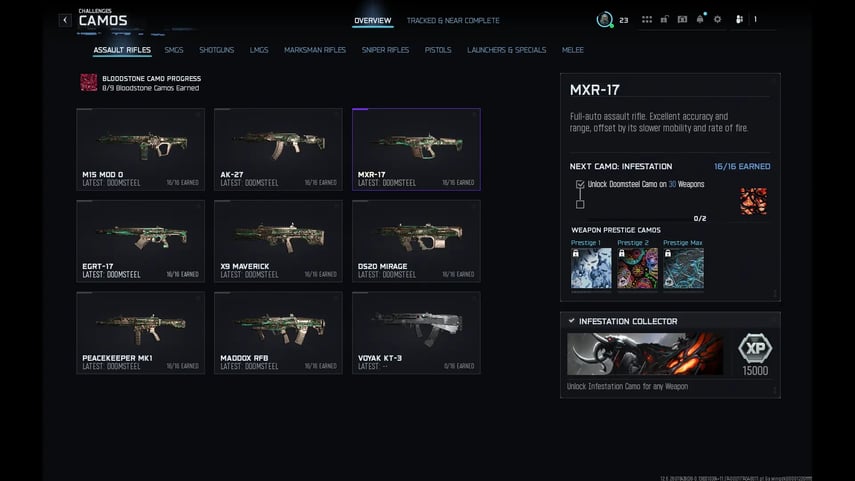Choose the AK-27 weapon tile
The width and height of the screenshot is (855, 481).
click(278, 149)
